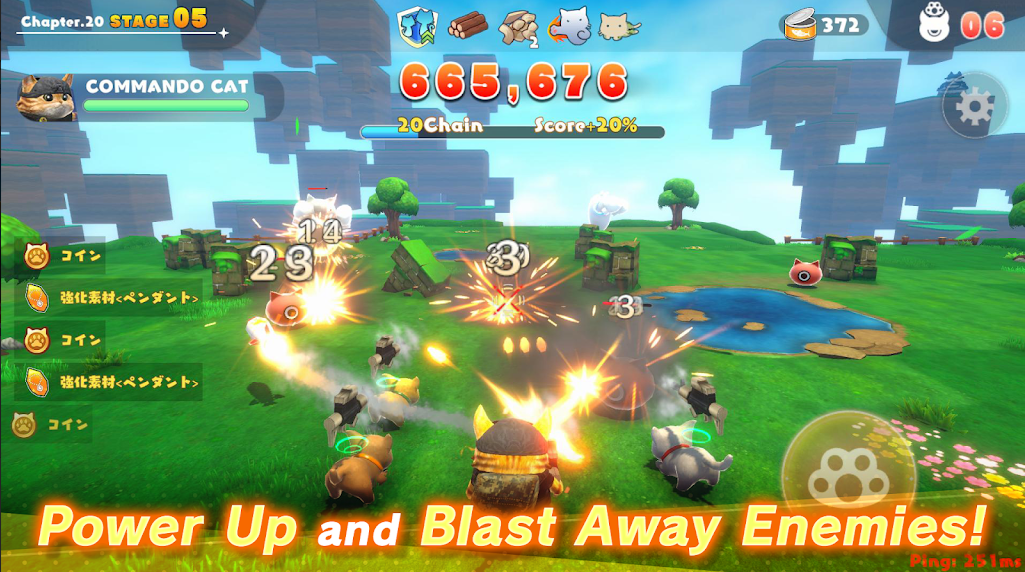Select the stone pile material icon
The height and width of the screenshot is (572, 1025).
click(517, 26)
